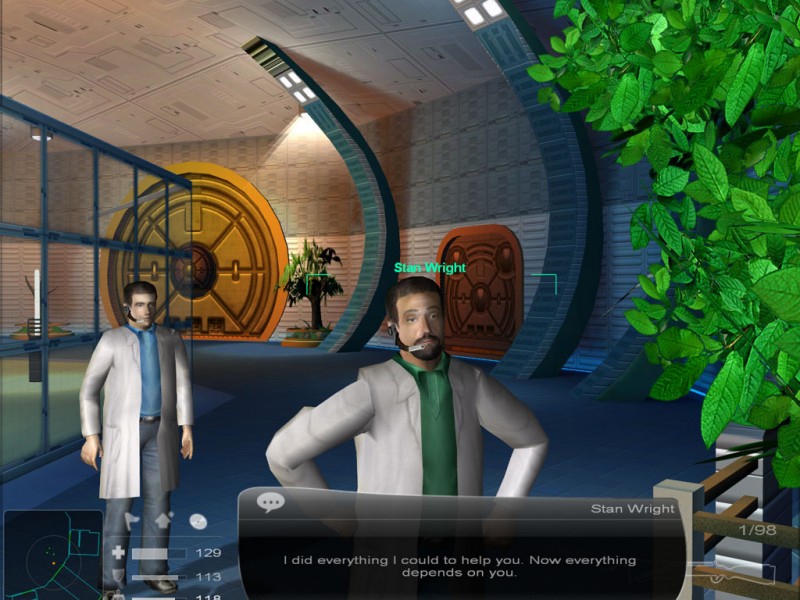Click the minimap radar panel
This screenshot has height=600, width=800.
tap(52, 554)
